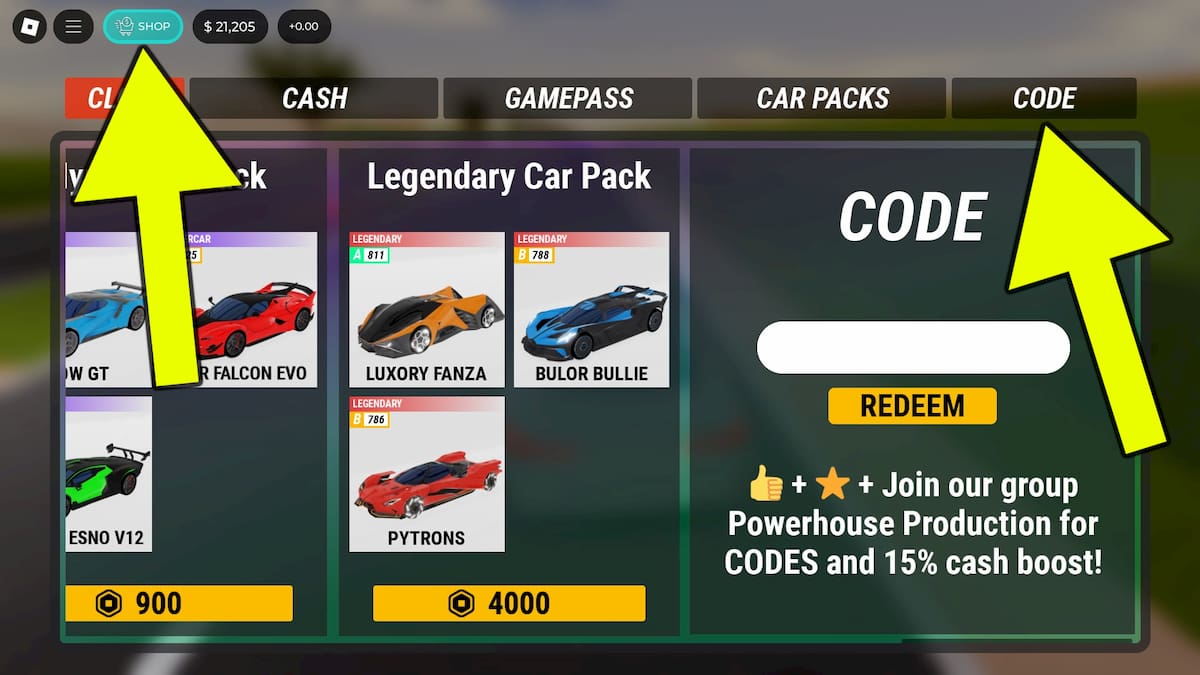This screenshot has height=675, width=1200.
Task: Toggle the Shop button
Action: click(x=143, y=26)
